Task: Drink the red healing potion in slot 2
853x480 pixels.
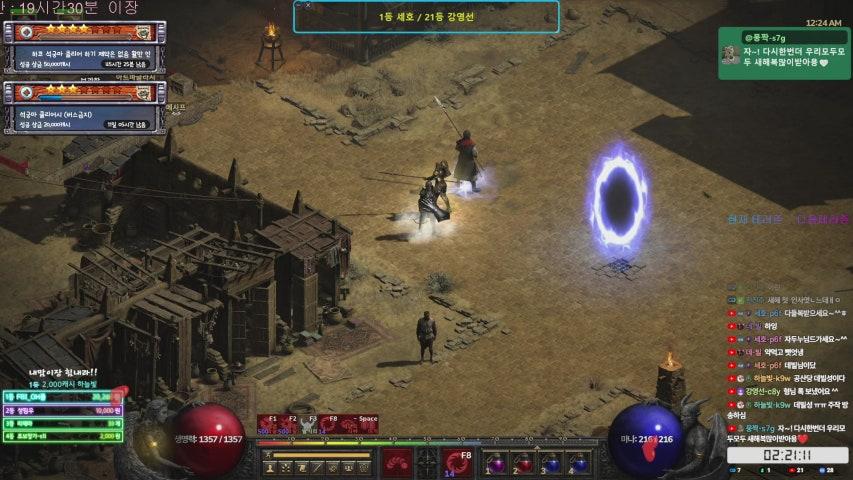Action: (523, 463)
